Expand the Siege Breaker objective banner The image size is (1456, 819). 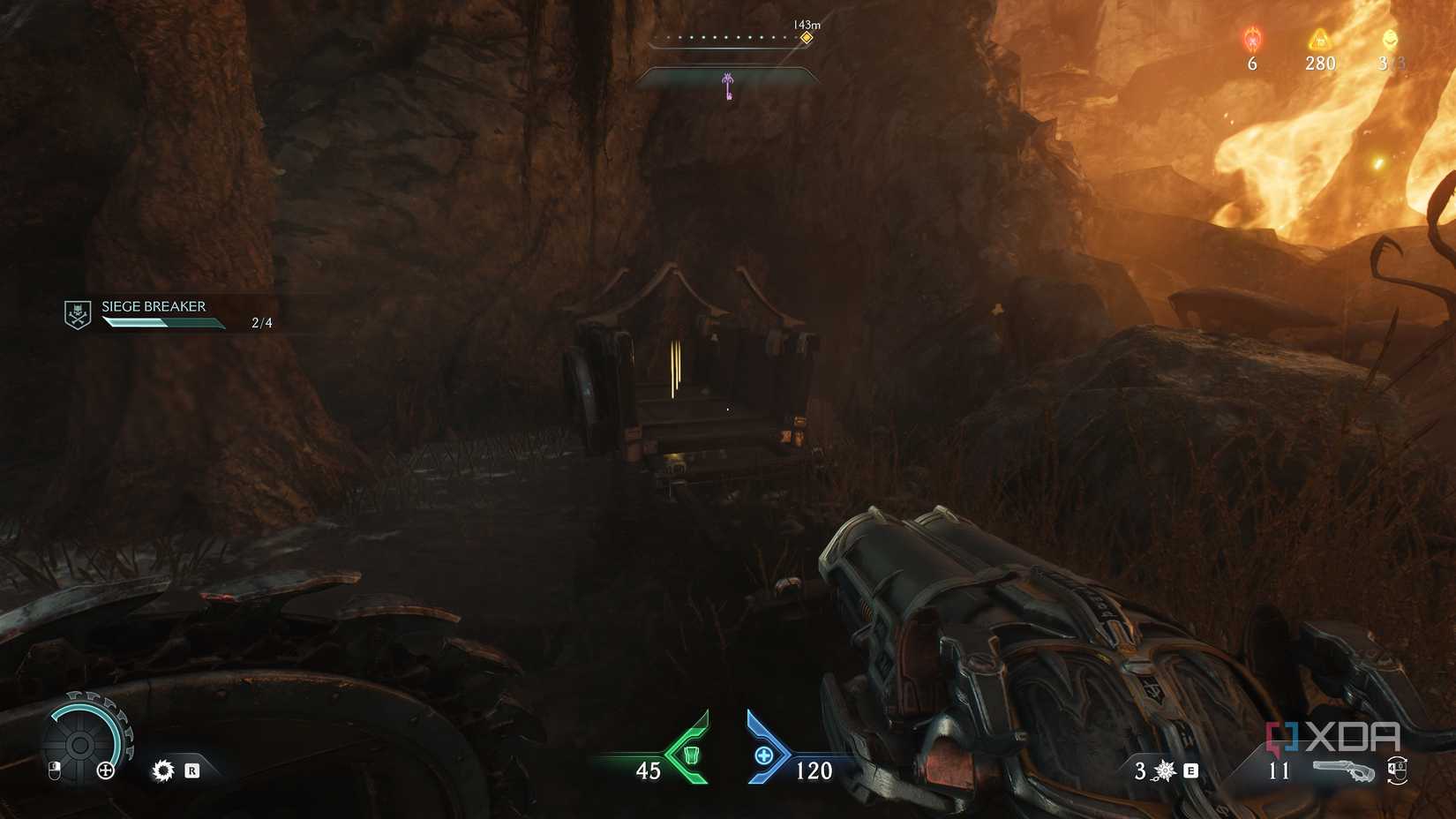(x=168, y=314)
